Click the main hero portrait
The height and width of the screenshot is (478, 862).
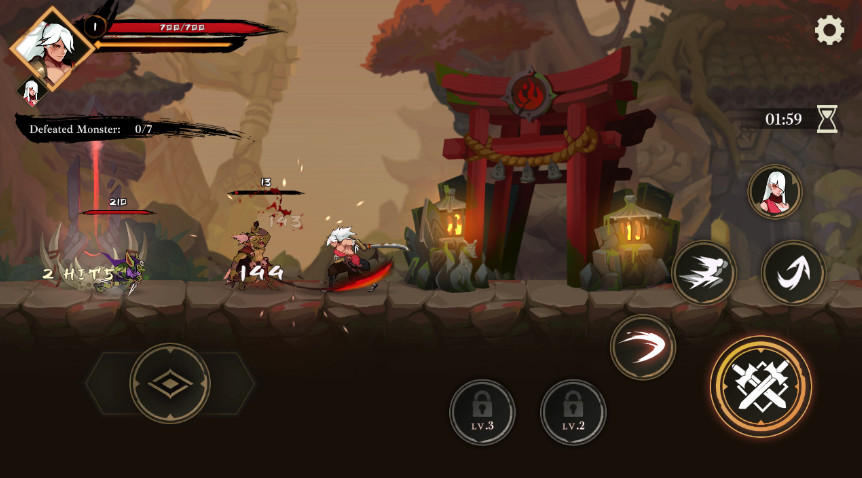point(52,47)
